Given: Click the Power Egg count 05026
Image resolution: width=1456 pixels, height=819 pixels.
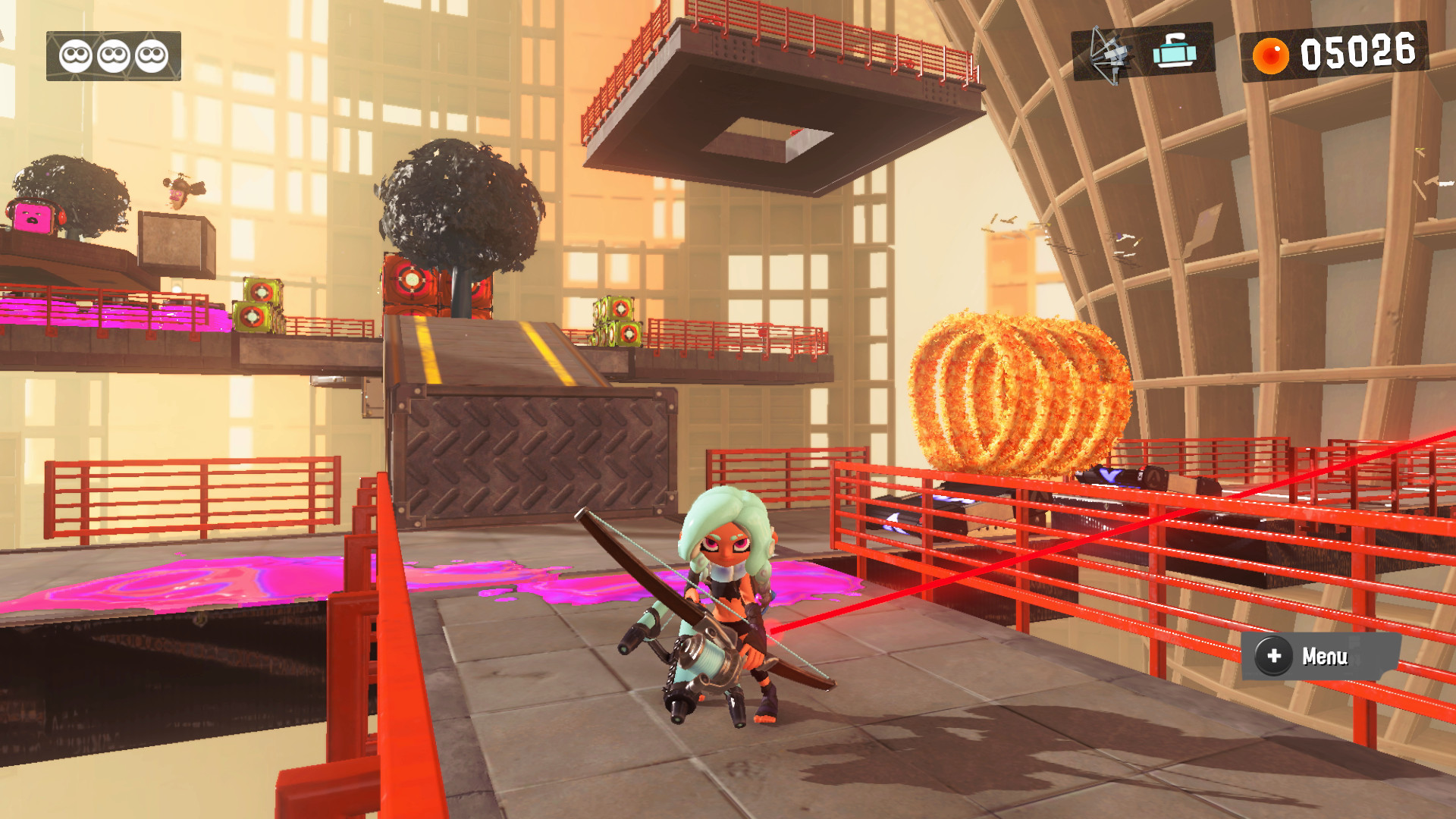Looking at the screenshot, I should point(1365,53).
